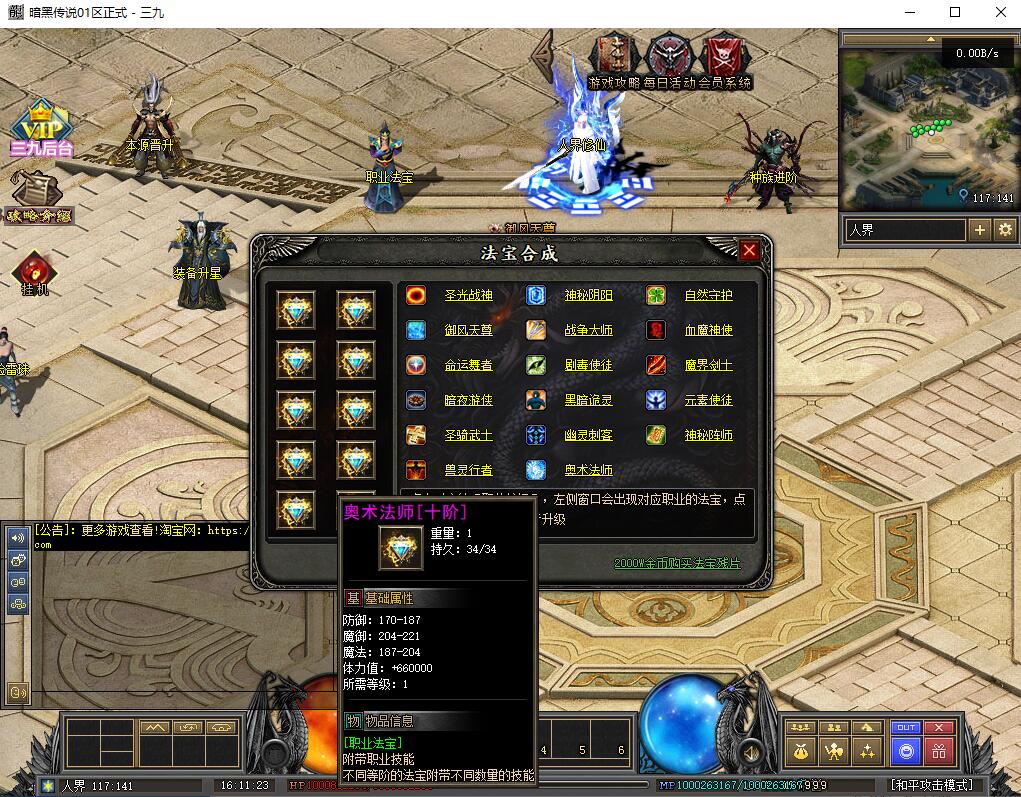Choose the 幽灵刺客 class entry
This screenshot has width=1021, height=797.
point(588,436)
